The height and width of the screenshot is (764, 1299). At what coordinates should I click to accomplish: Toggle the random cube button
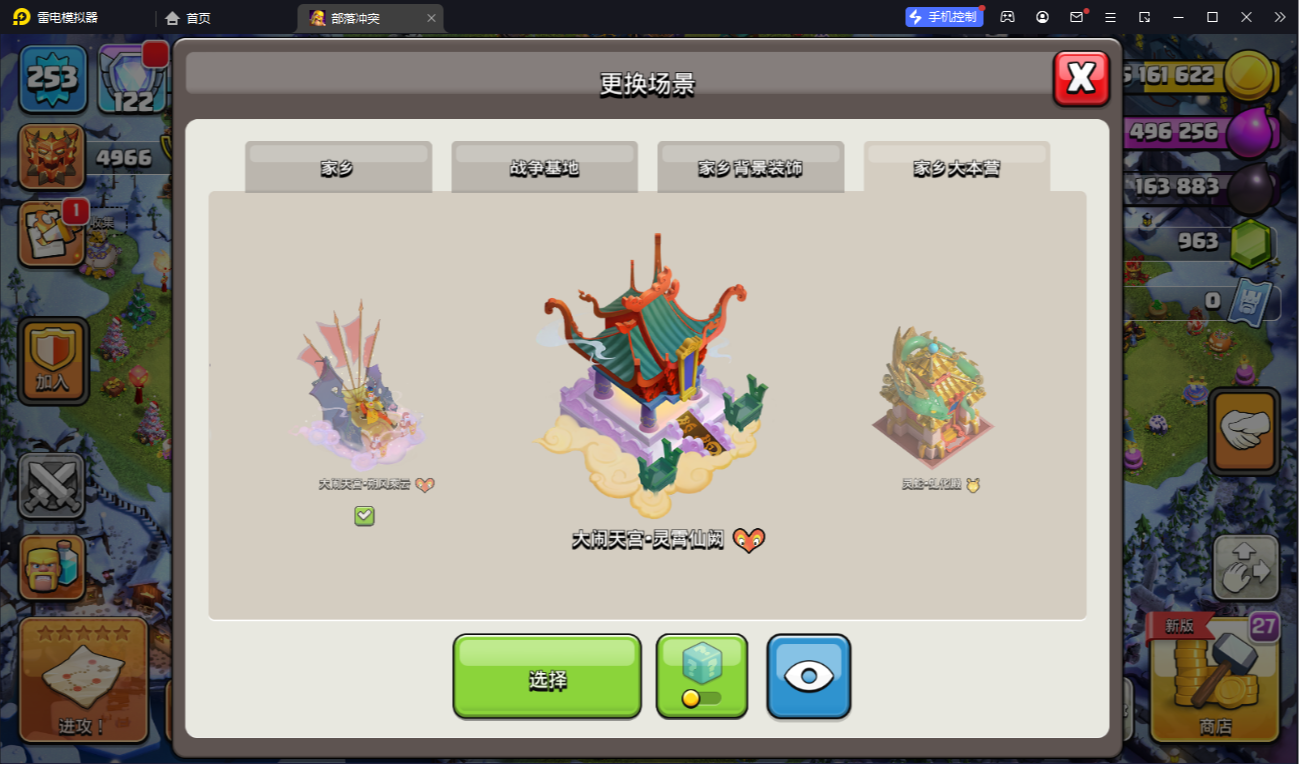[701, 675]
